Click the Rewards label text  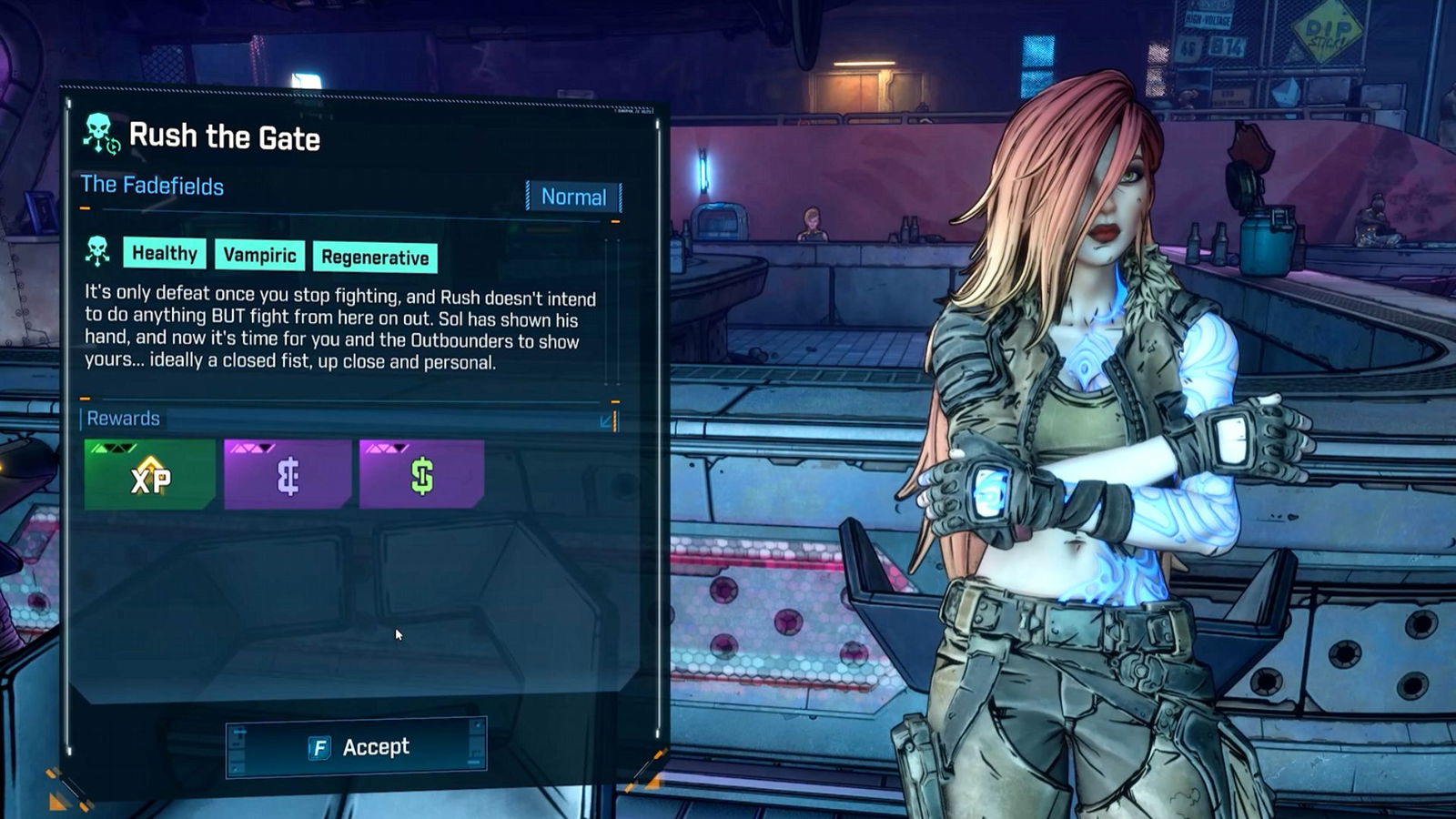coord(123,419)
